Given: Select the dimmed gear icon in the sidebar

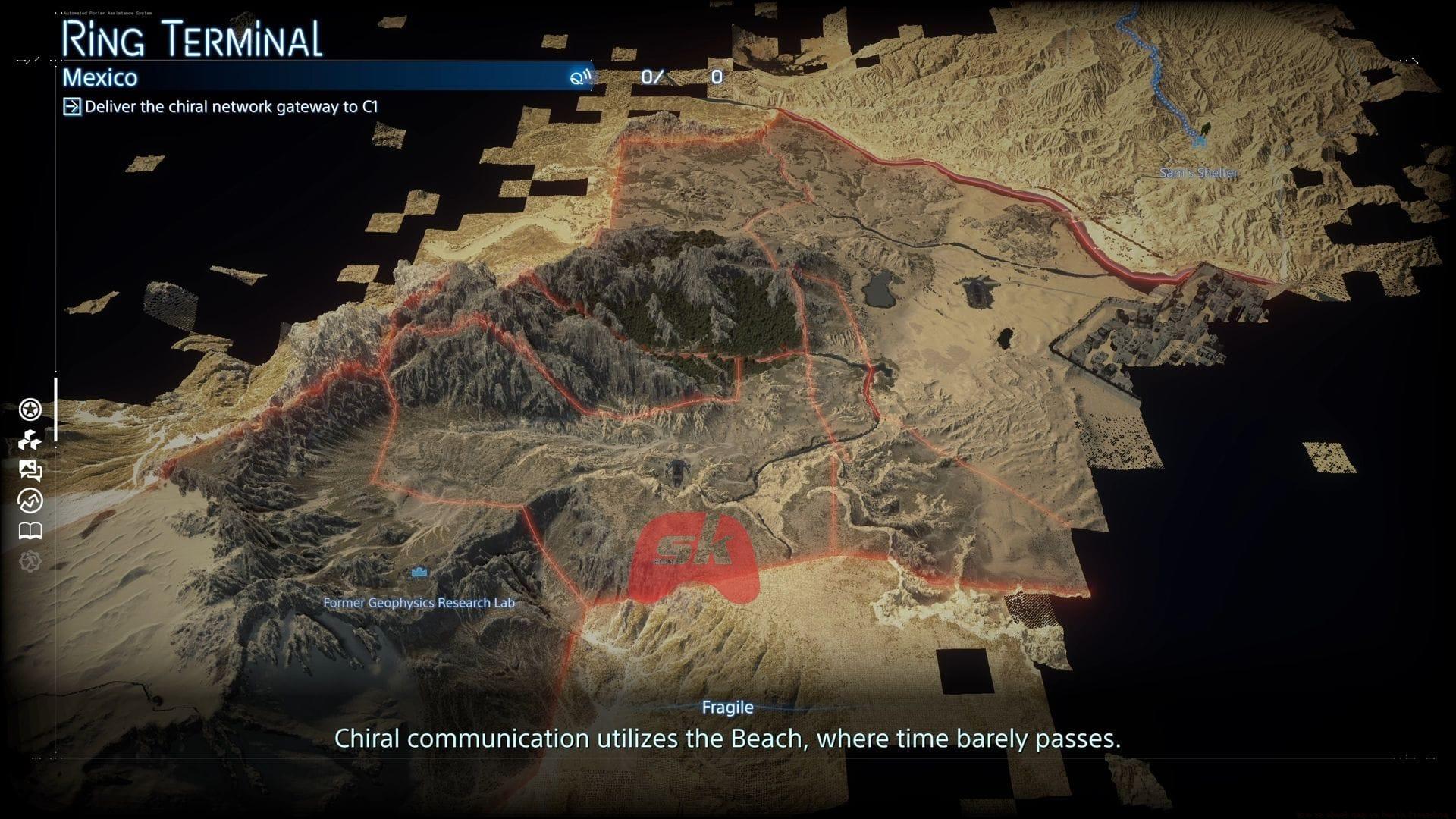Looking at the screenshot, I should click(30, 561).
